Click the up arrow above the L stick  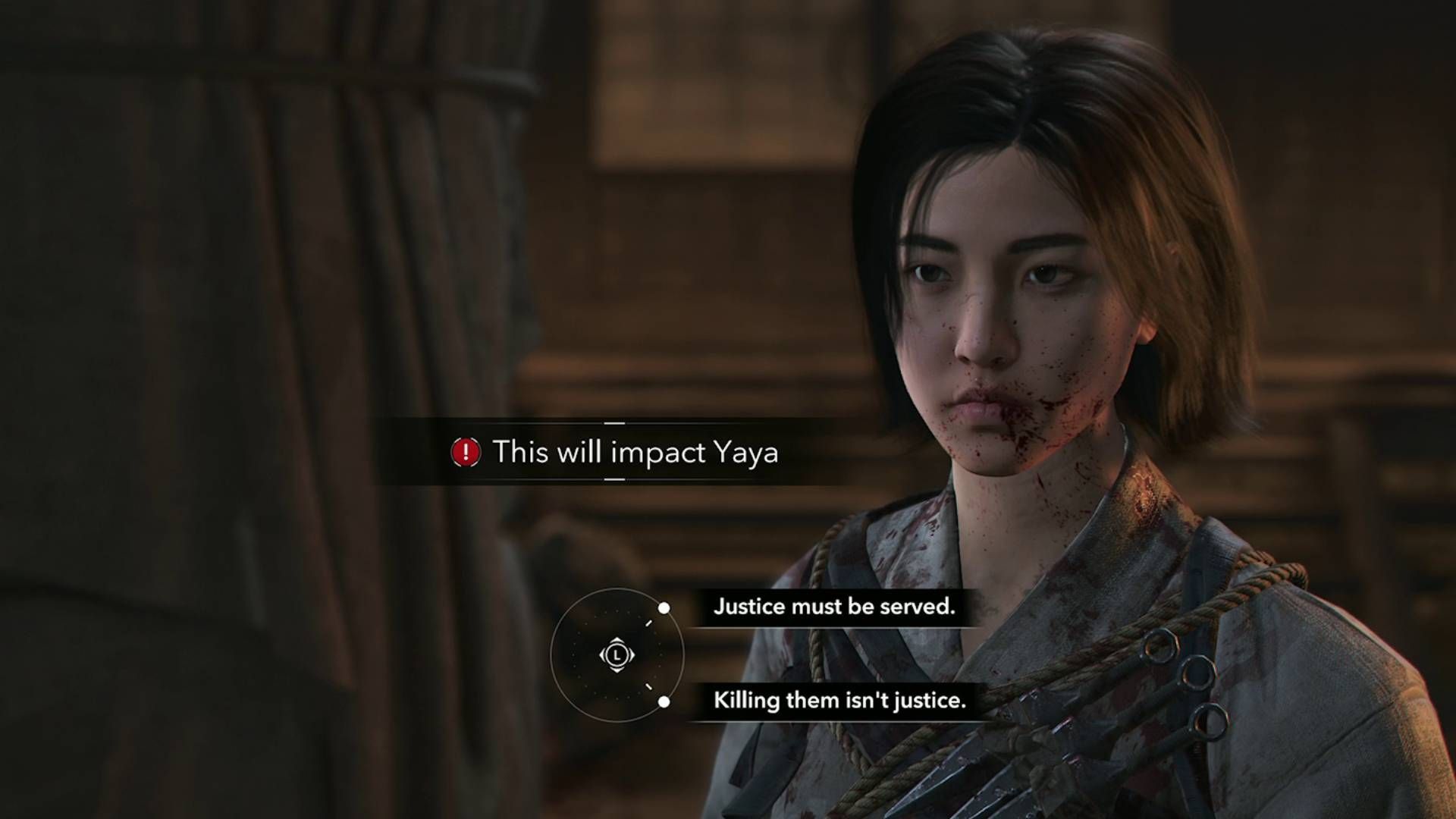(617, 641)
